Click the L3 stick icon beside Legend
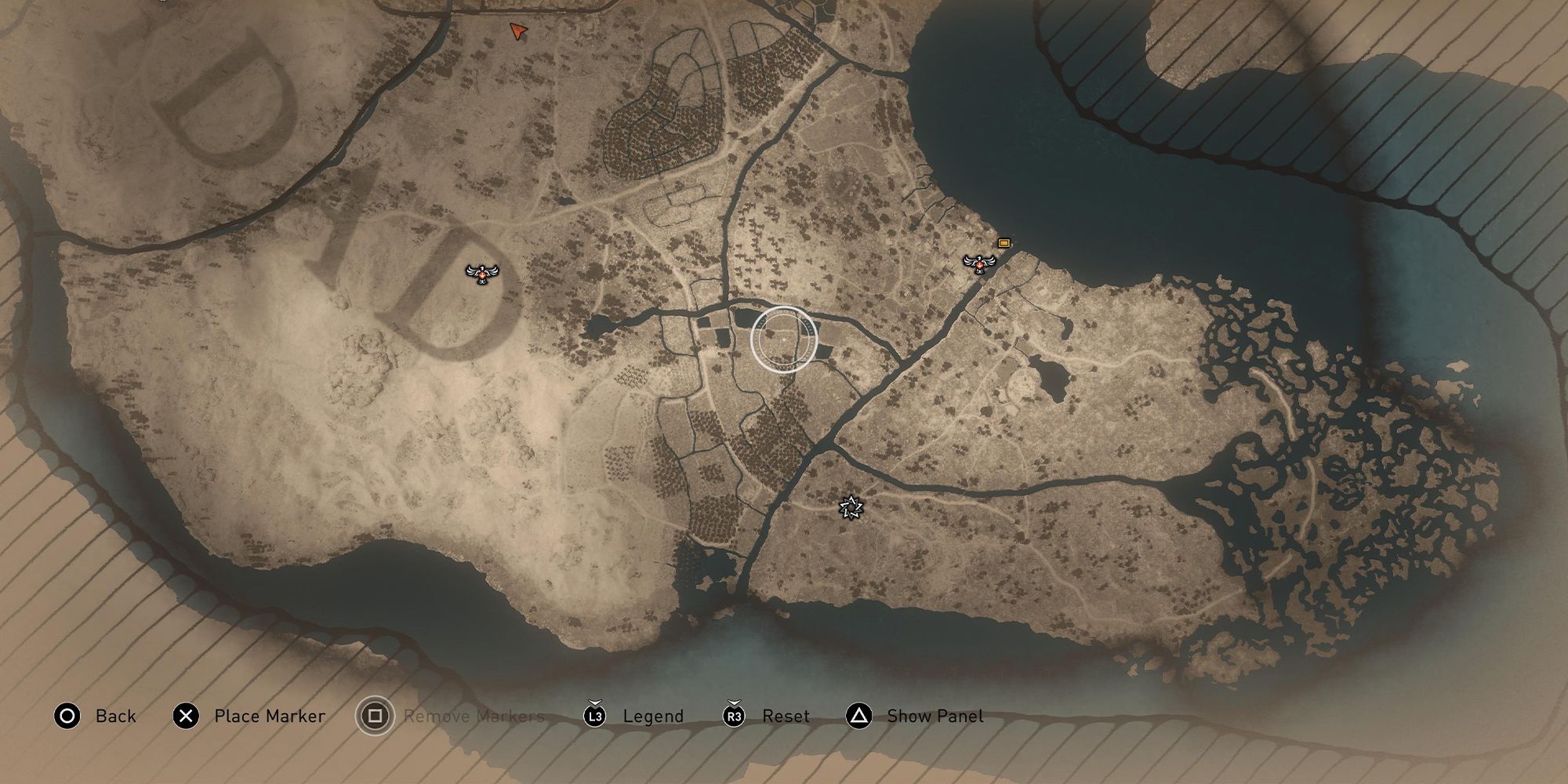The image size is (1568, 784). 594,716
